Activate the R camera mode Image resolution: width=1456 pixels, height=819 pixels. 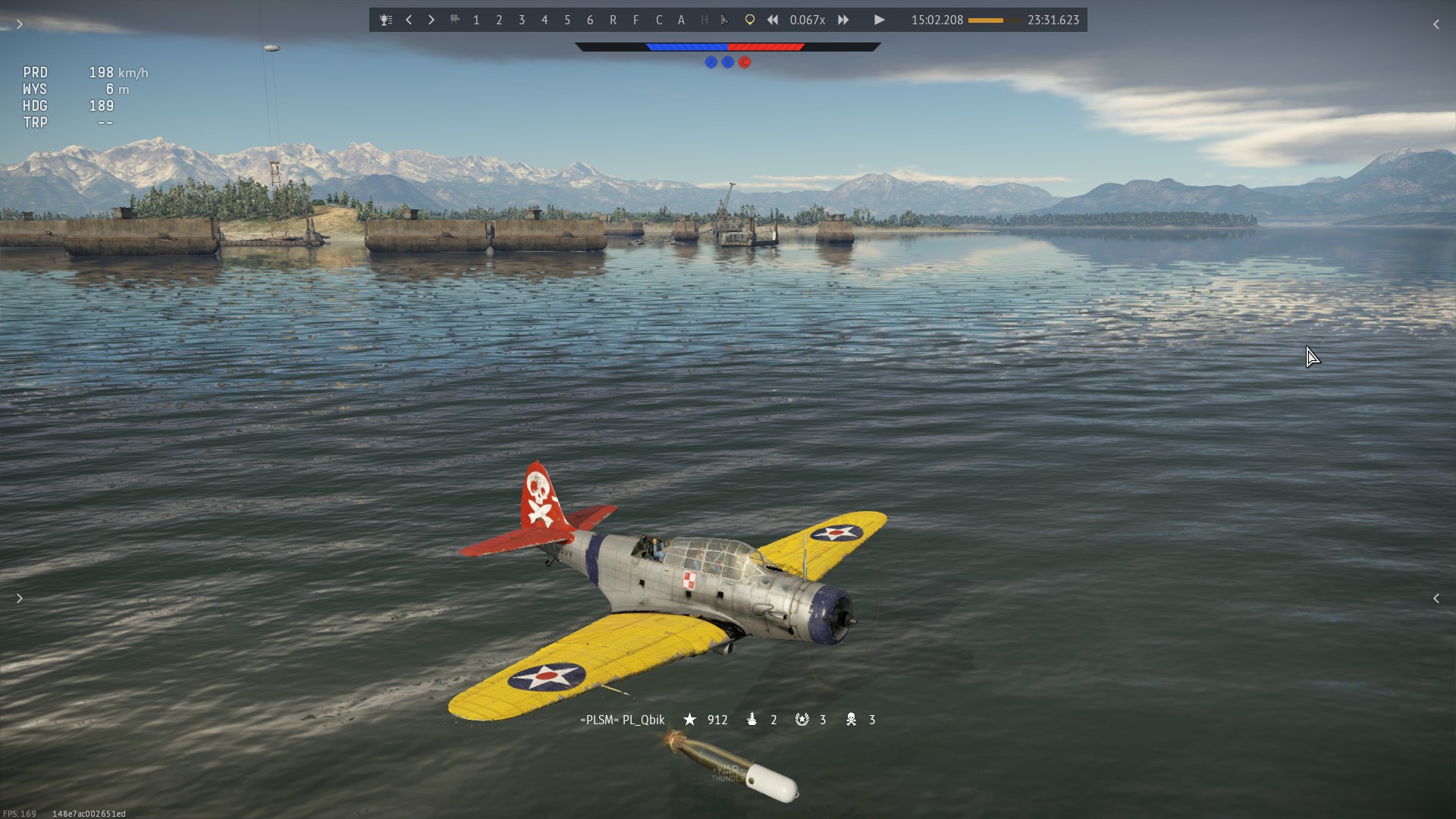coord(613,20)
